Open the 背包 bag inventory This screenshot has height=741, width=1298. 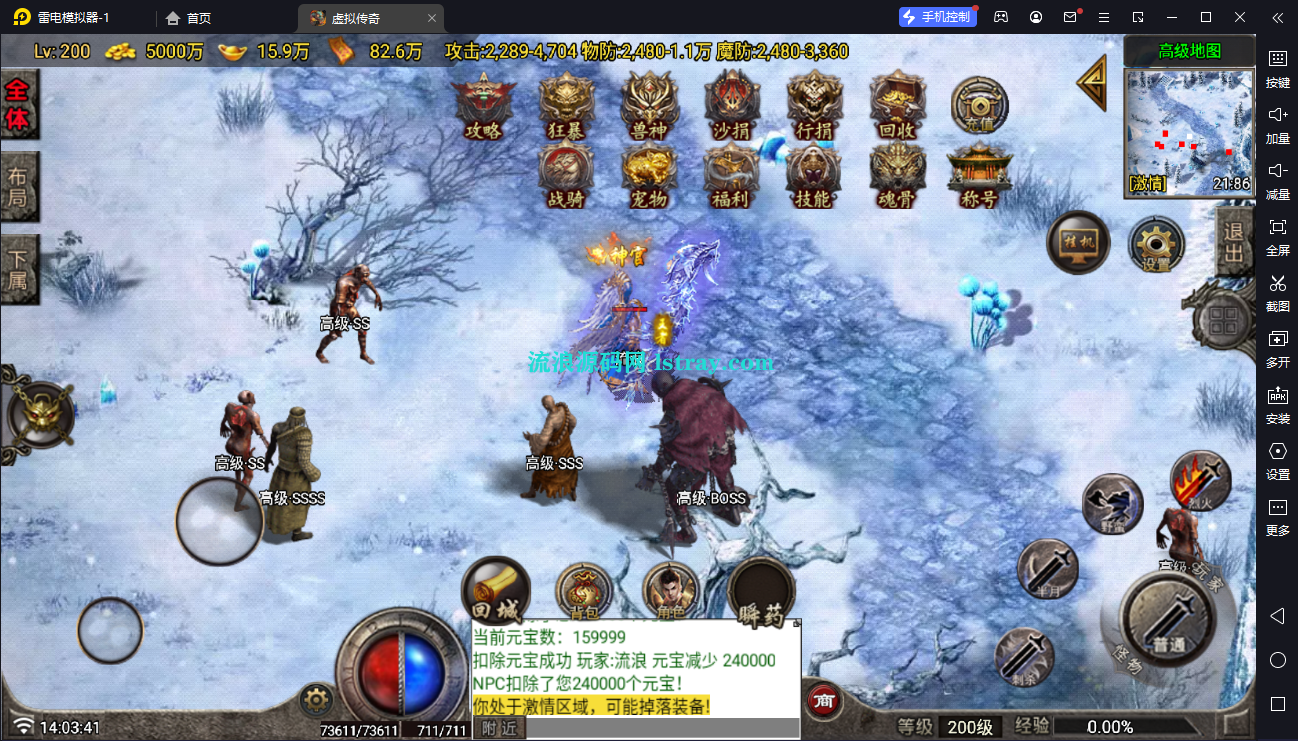(584, 590)
